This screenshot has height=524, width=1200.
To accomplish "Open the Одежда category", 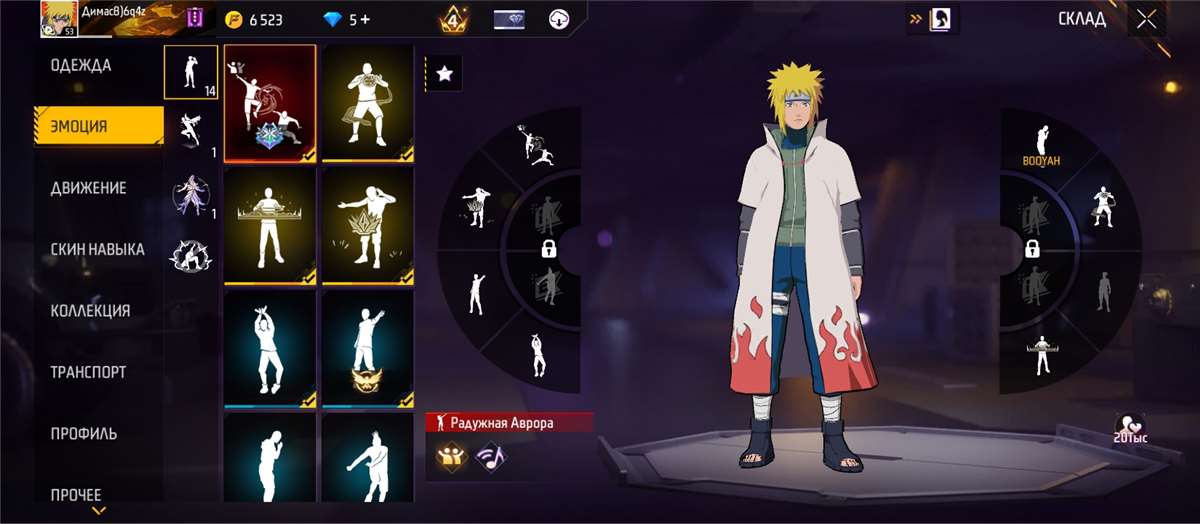I will click(81, 66).
